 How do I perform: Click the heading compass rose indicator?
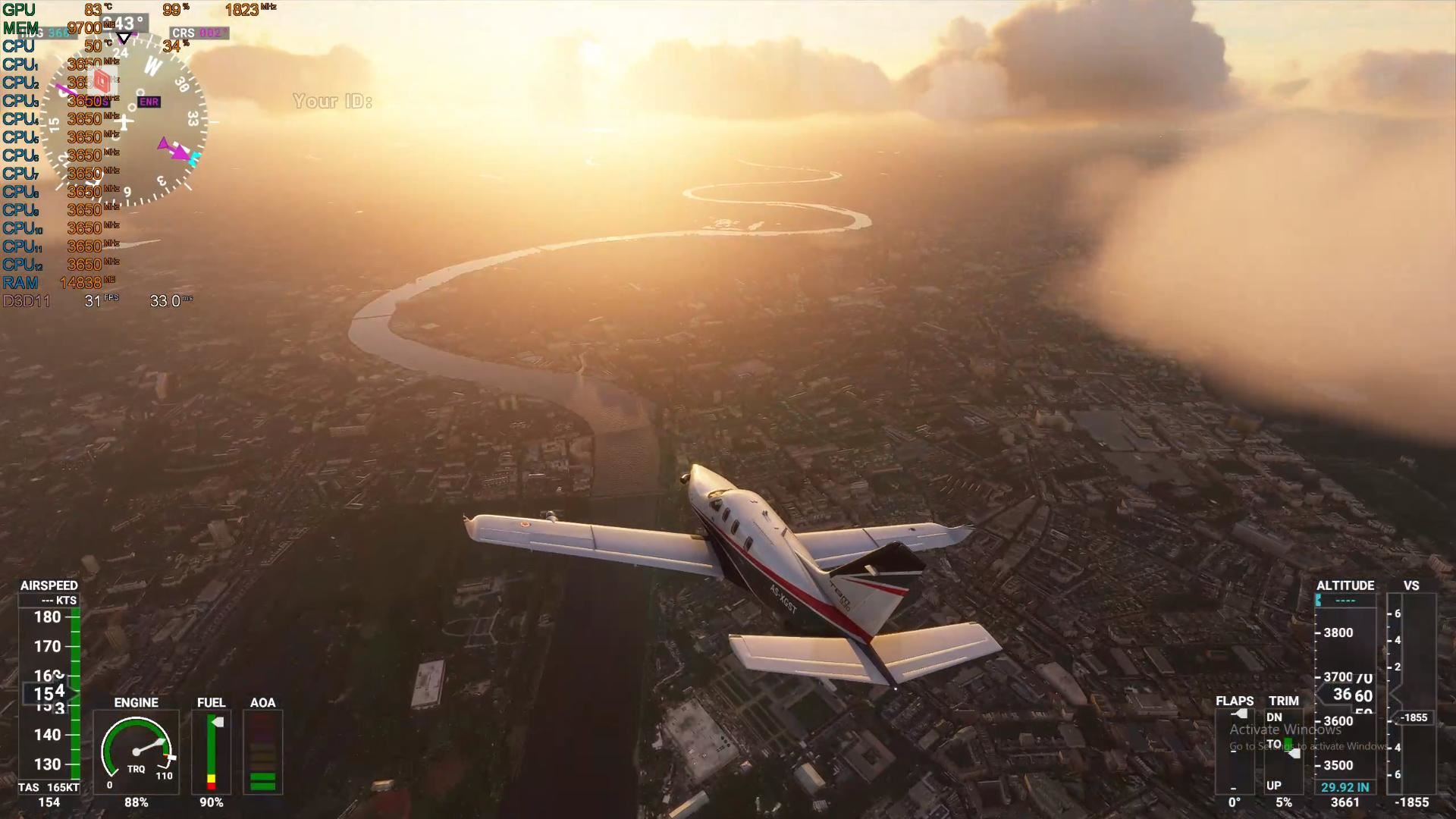(x=124, y=121)
